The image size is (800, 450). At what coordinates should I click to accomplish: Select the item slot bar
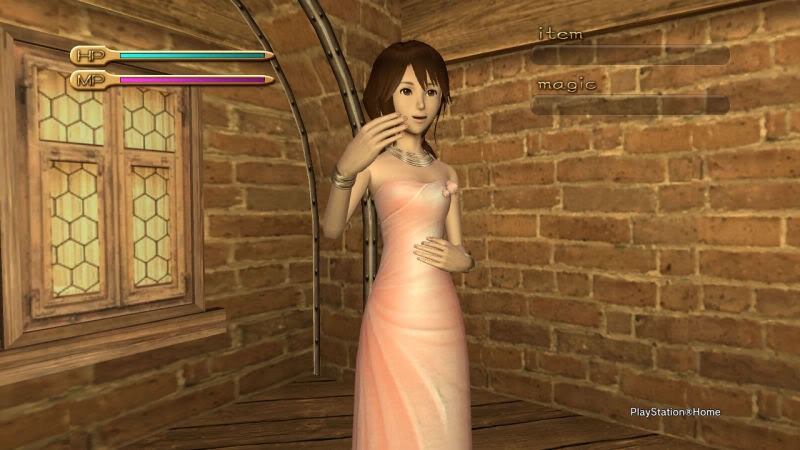coord(631,55)
